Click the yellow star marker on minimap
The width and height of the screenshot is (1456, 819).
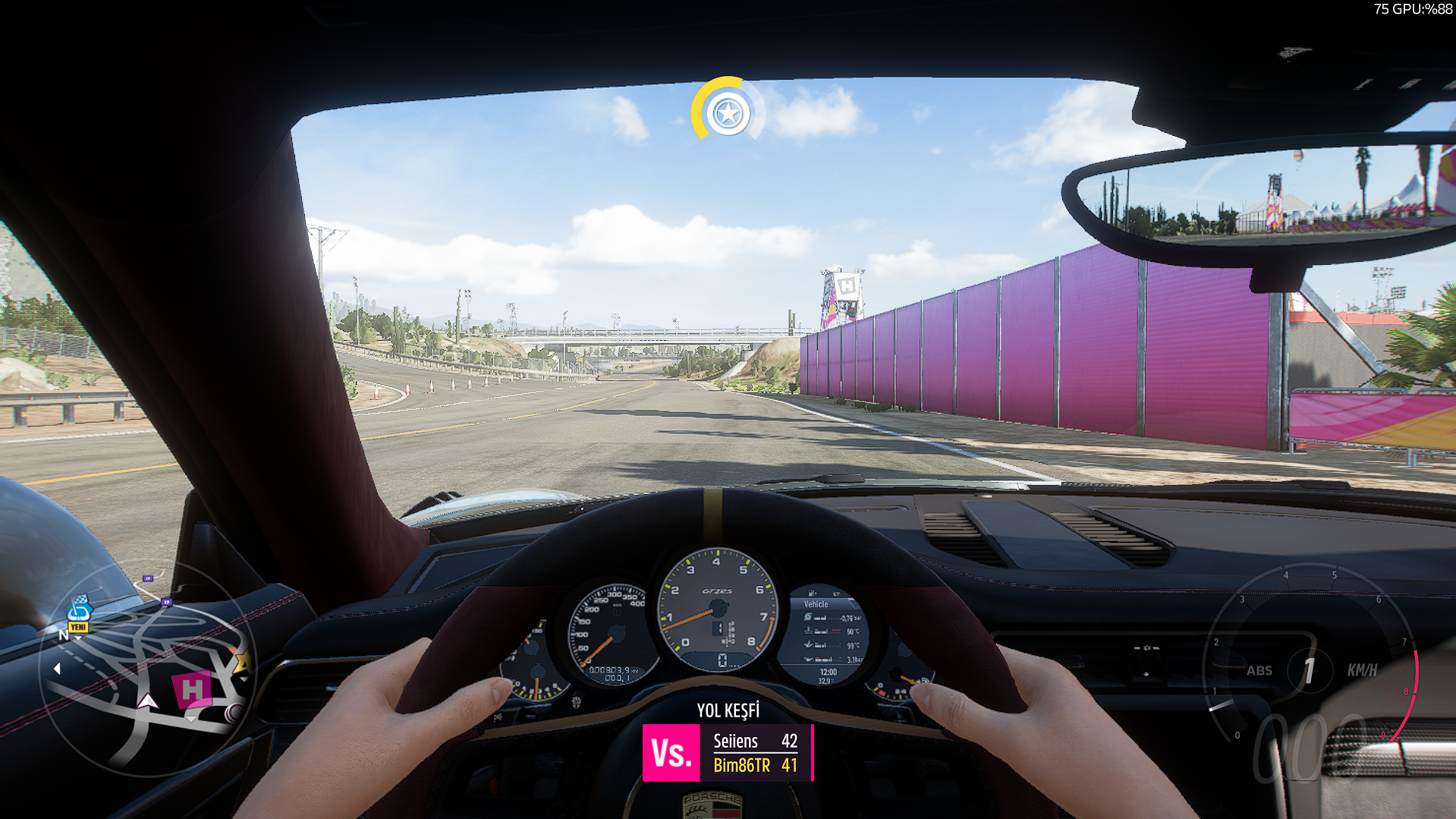tap(243, 662)
